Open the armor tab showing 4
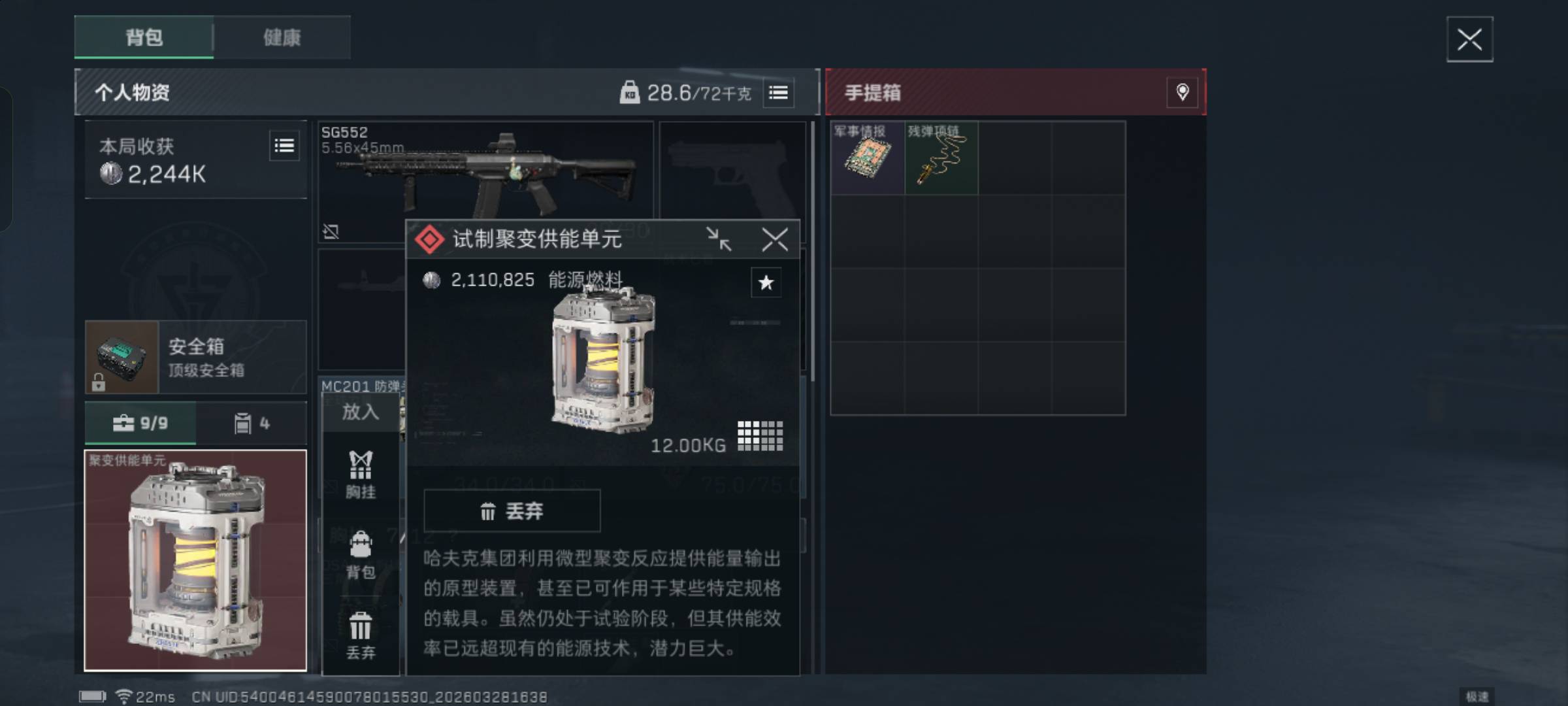1568x706 pixels. tap(251, 422)
